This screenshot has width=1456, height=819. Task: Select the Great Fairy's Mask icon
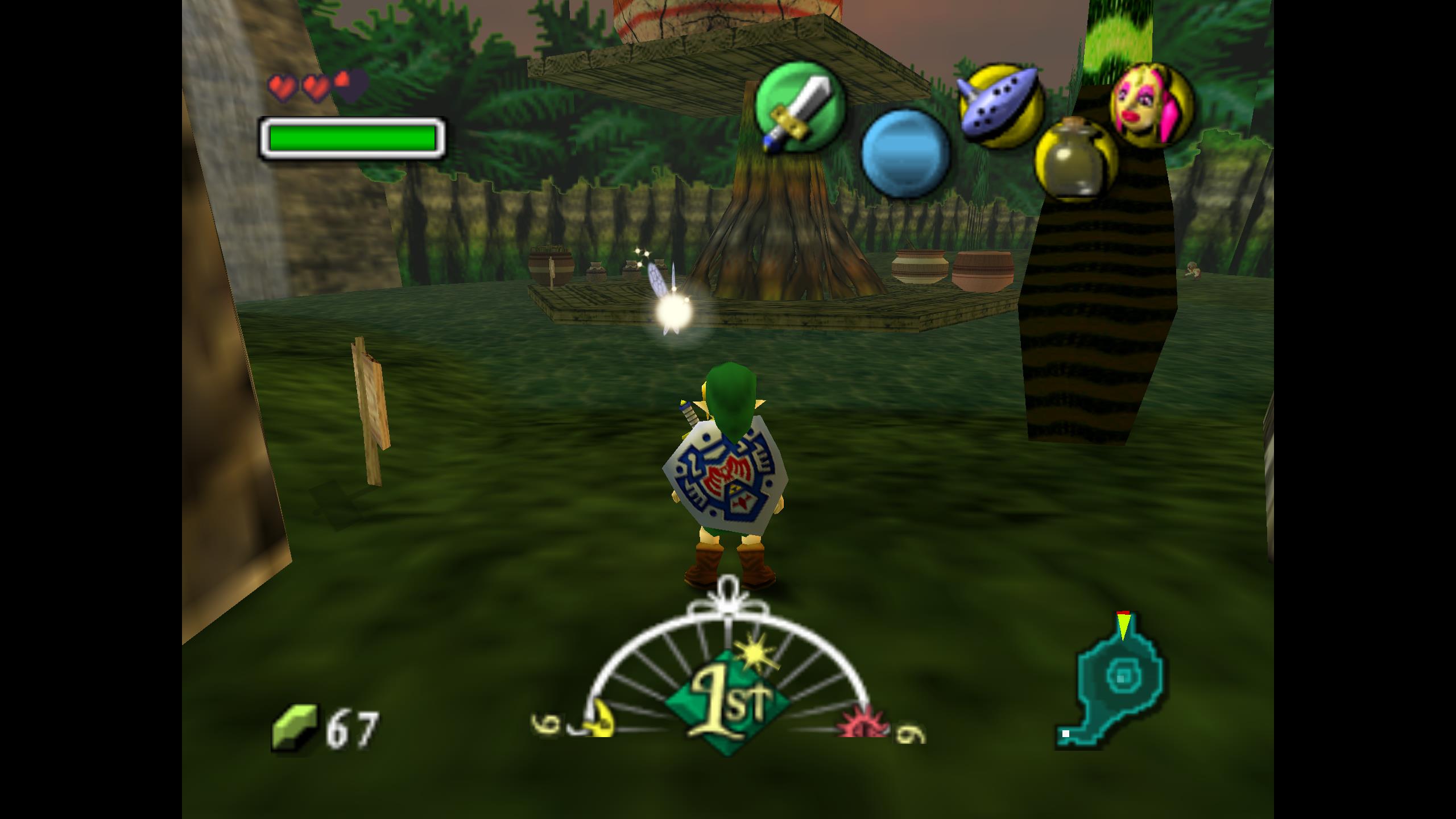[x=1152, y=105]
